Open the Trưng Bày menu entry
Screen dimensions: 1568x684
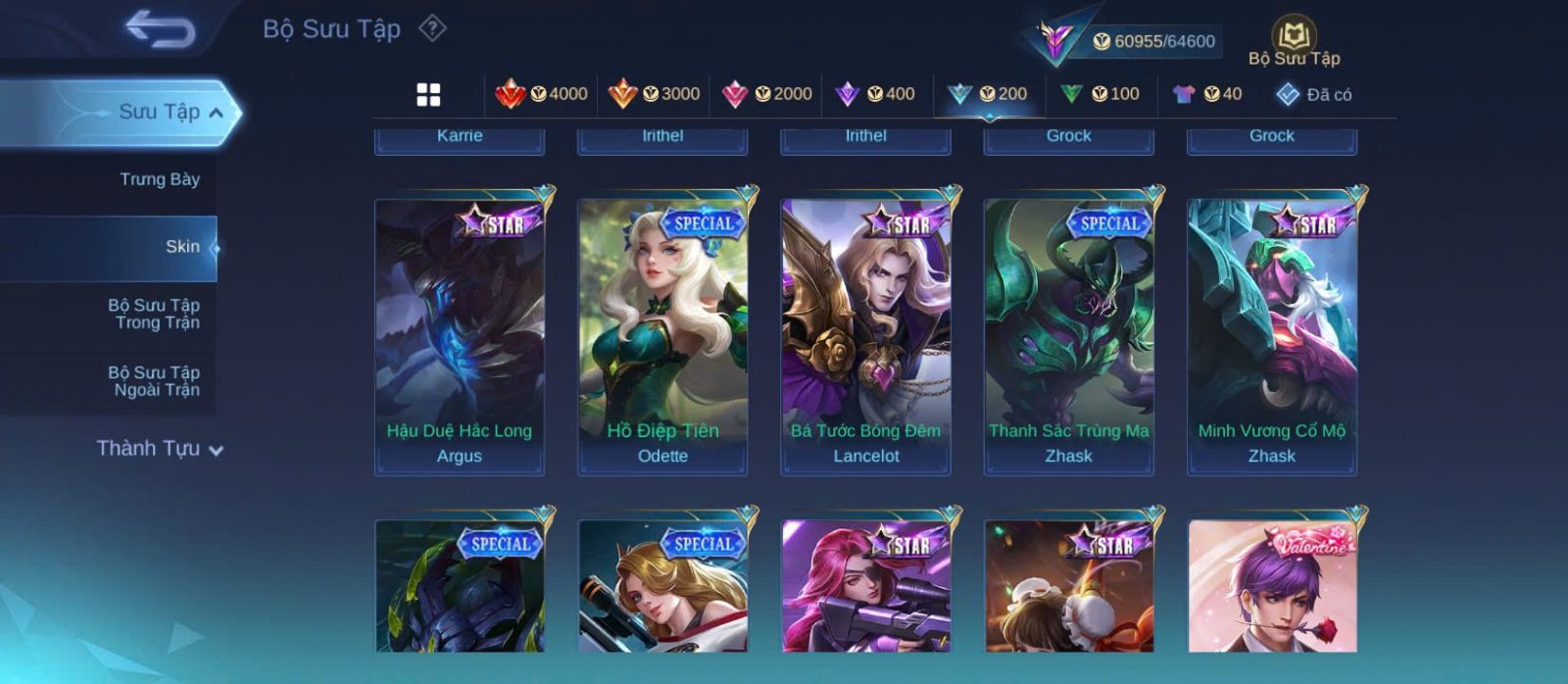(159, 179)
